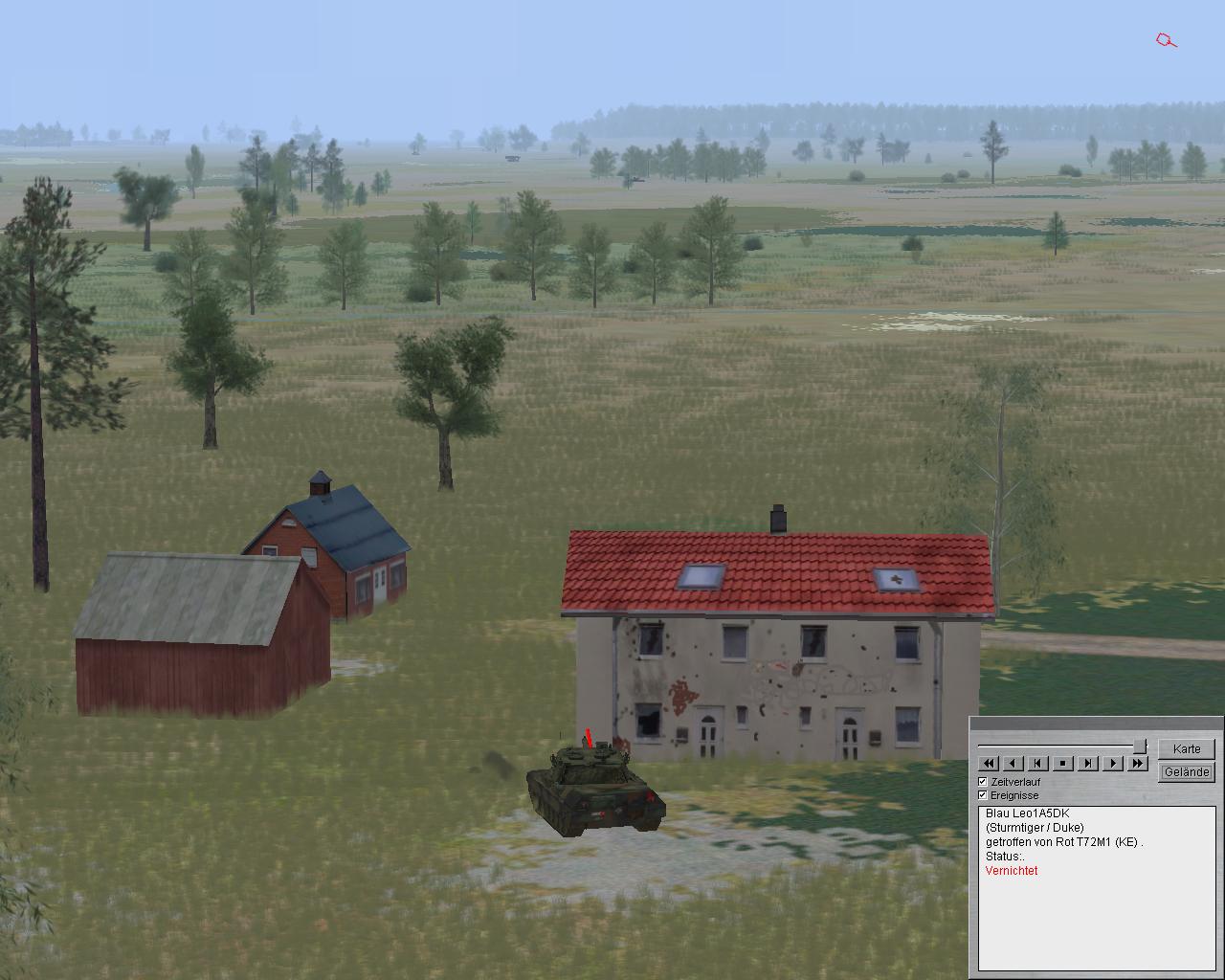The width and height of the screenshot is (1225, 980).
Task: Jump to the previous event
Action: 1037,763
